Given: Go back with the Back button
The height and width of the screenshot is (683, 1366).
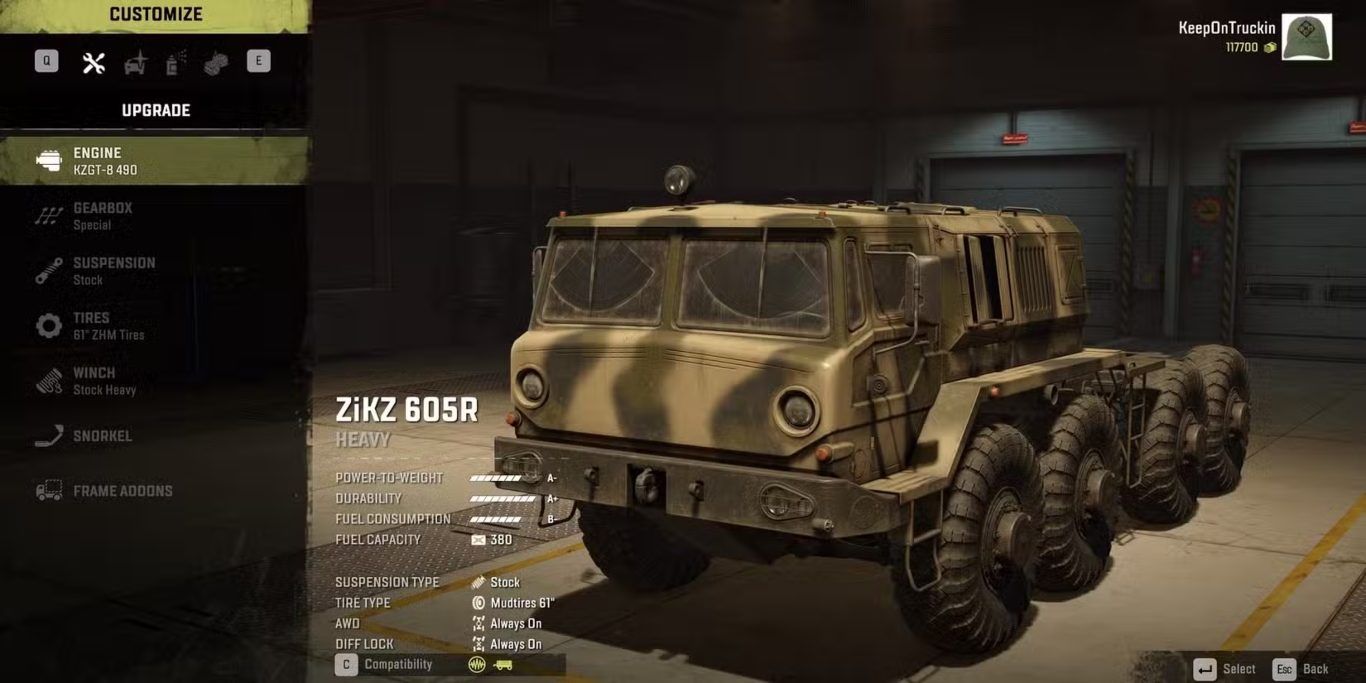Looking at the screenshot, I should (1300, 669).
